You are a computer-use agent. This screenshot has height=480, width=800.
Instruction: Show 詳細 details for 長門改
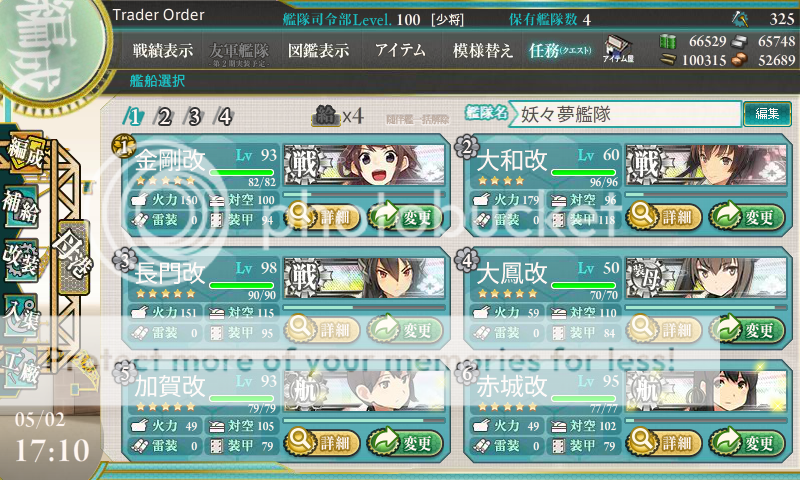[320, 329]
